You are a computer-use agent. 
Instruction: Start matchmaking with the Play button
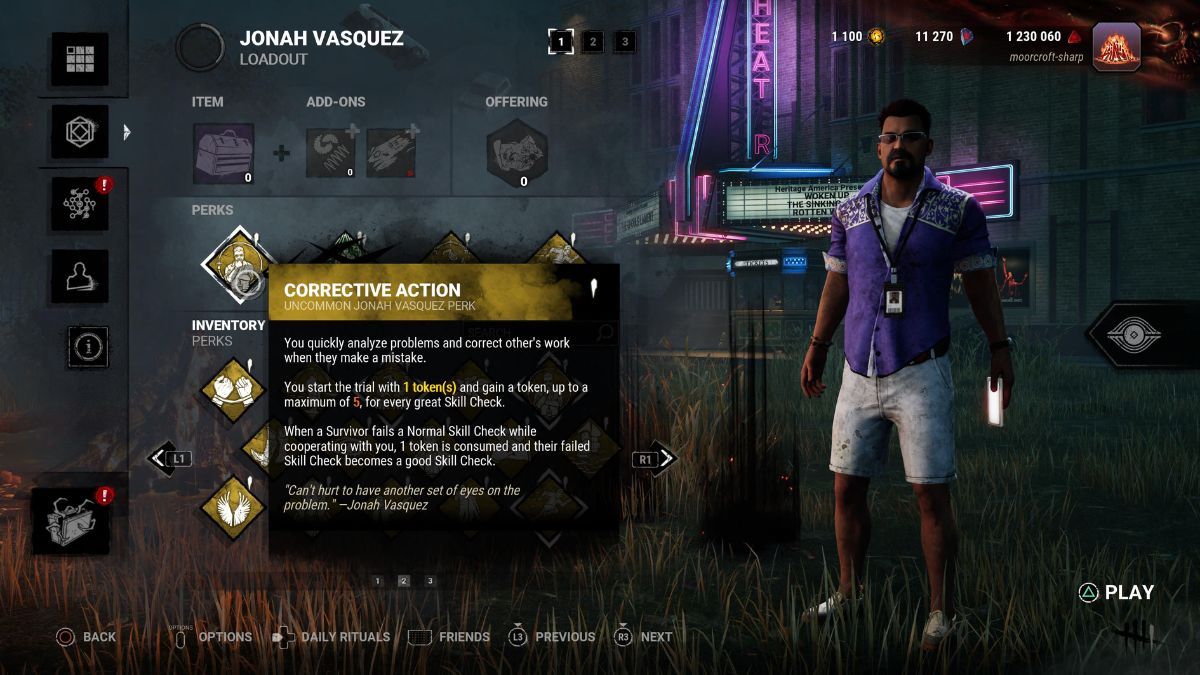pyautogui.click(x=1117, y=593)
